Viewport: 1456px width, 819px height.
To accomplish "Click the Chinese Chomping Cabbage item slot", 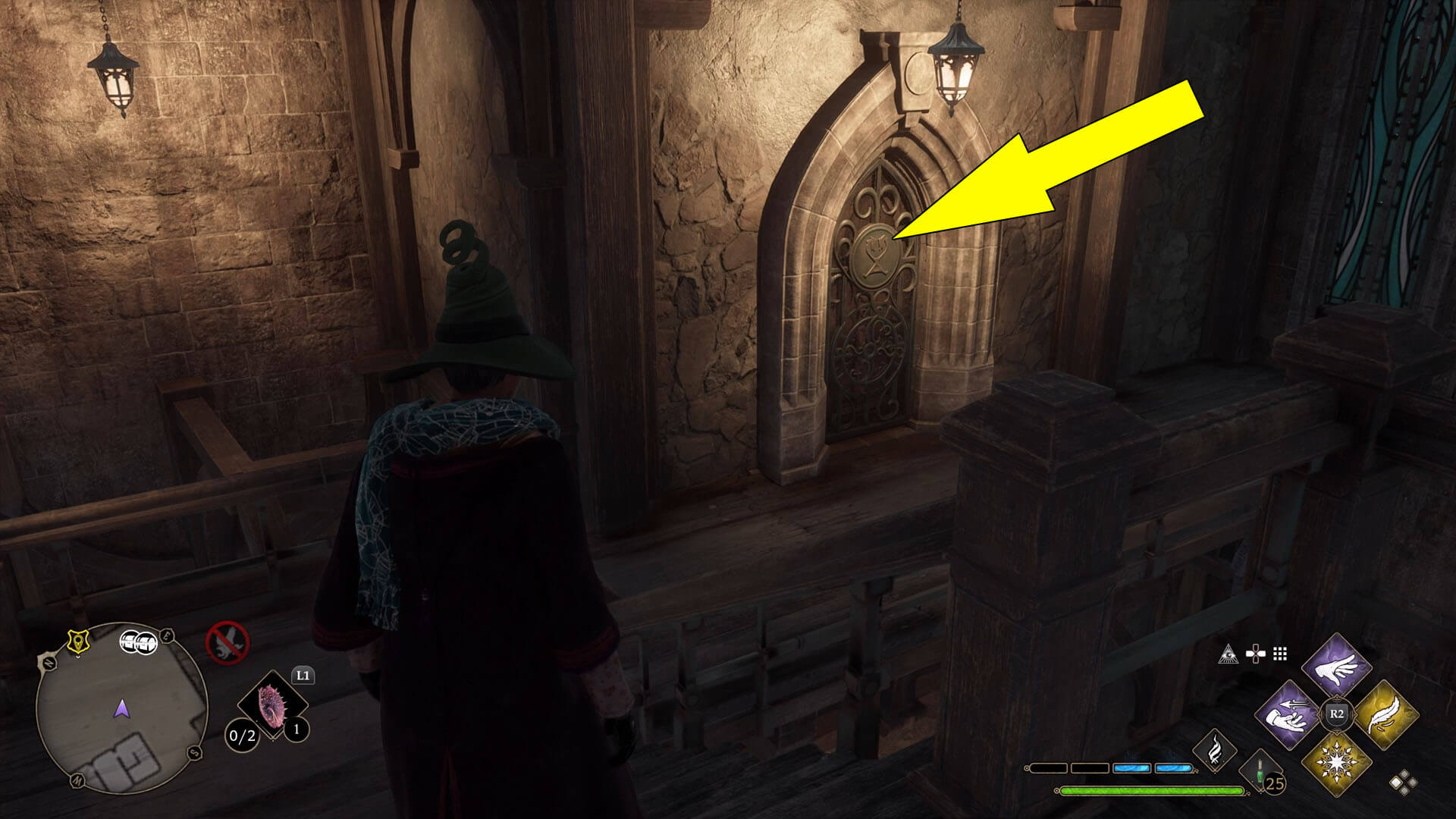I will [271, 705].
